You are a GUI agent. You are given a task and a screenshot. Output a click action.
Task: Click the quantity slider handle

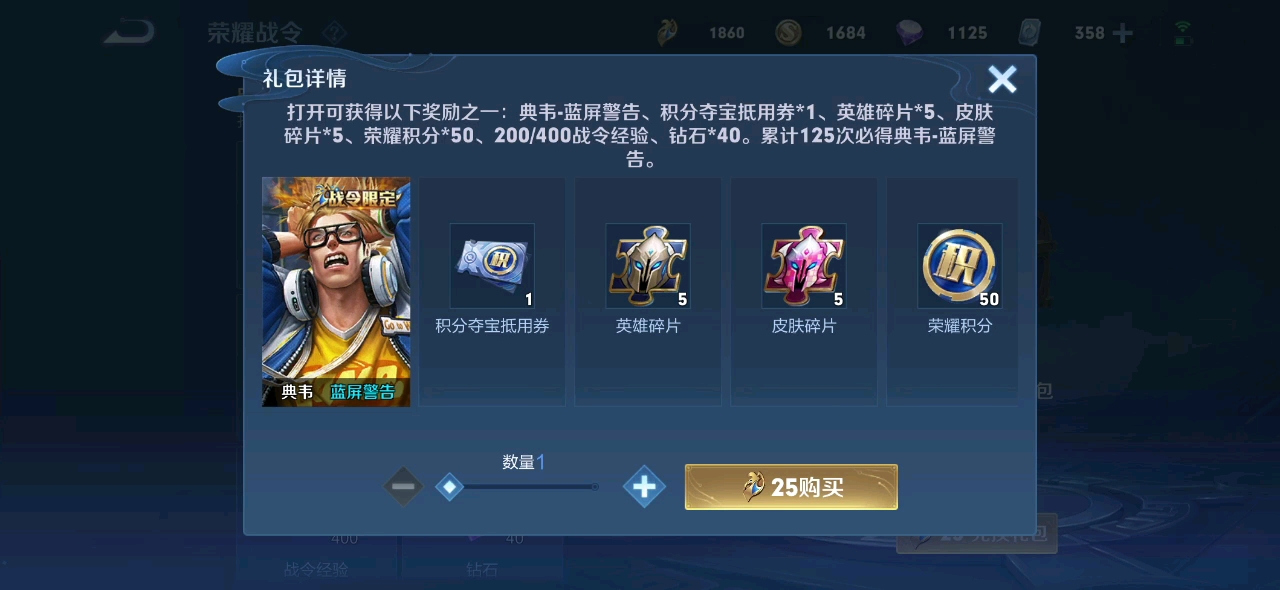tap(450, 487)
